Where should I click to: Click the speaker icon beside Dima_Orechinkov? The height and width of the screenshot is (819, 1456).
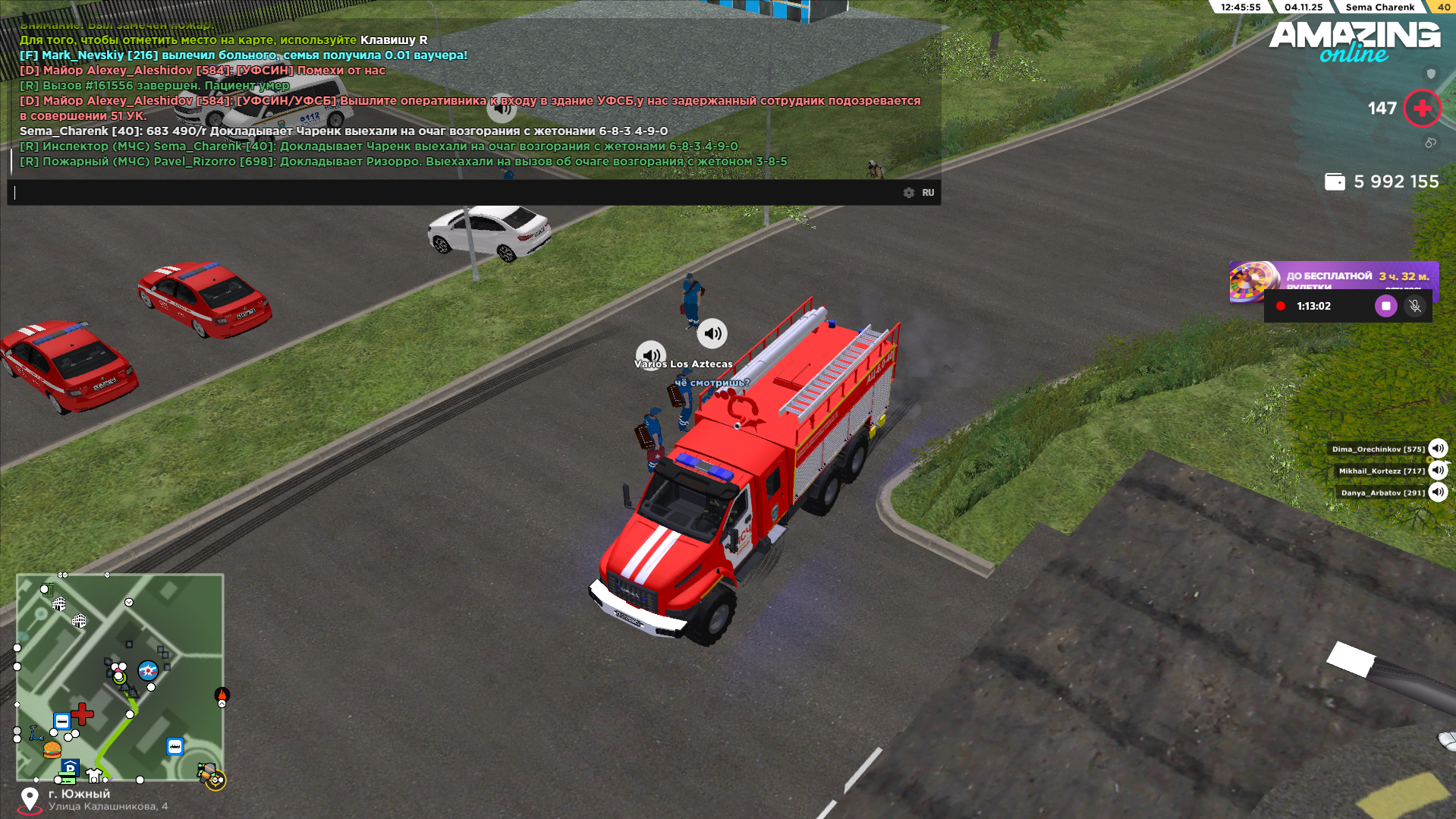pyautogui.click(x=1438, y=449)
